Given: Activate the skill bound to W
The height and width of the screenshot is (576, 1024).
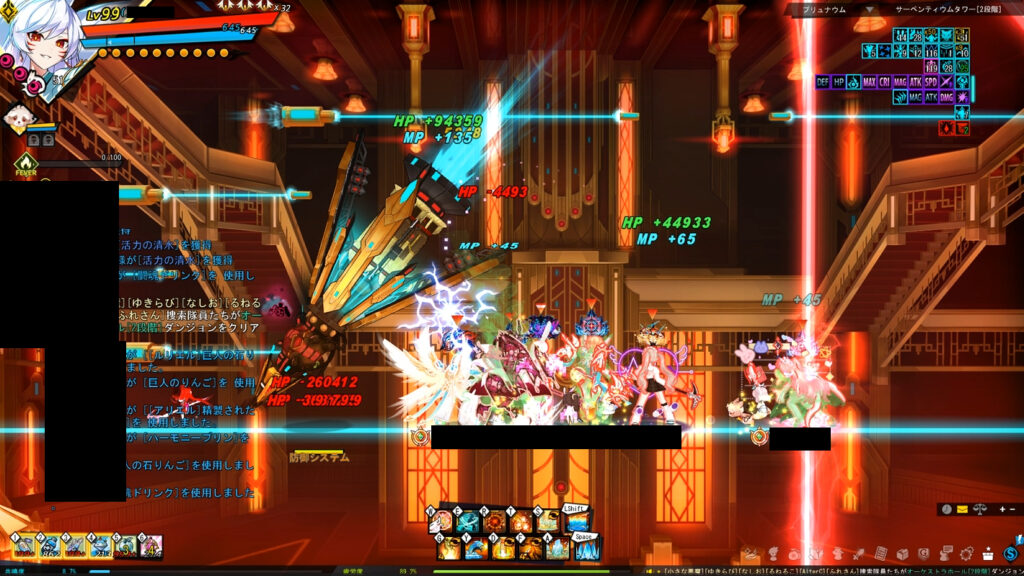Looking at the screenshot, I should (x=441, y=522).
